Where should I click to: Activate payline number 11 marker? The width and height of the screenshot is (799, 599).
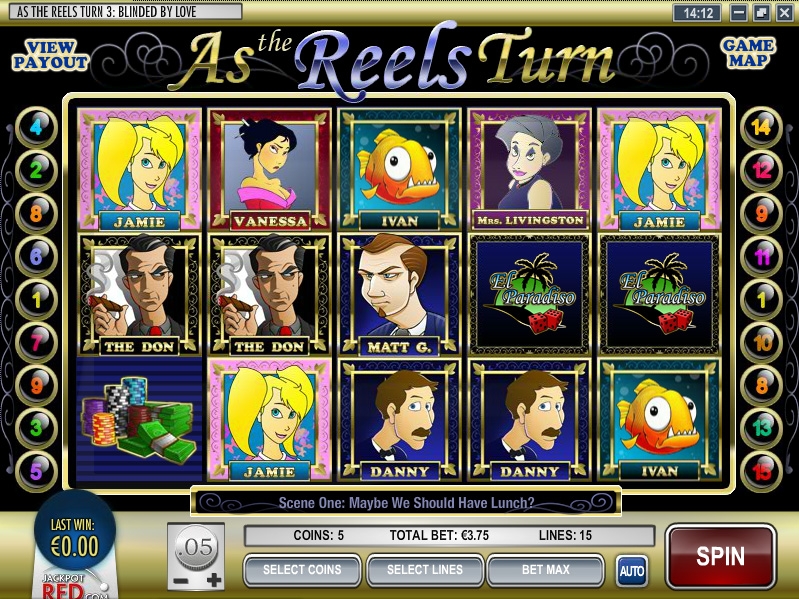pyautogui.click(x=762, y=256)
